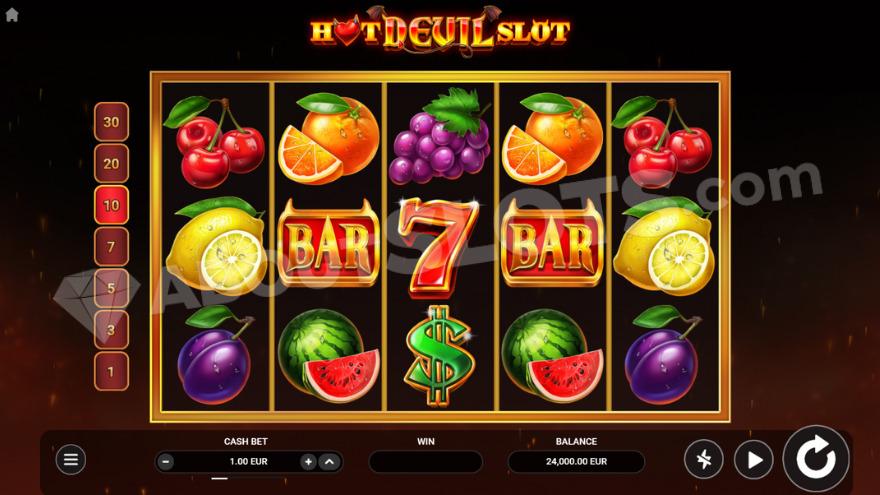Switch to 3 paylines

pos(111,330)
